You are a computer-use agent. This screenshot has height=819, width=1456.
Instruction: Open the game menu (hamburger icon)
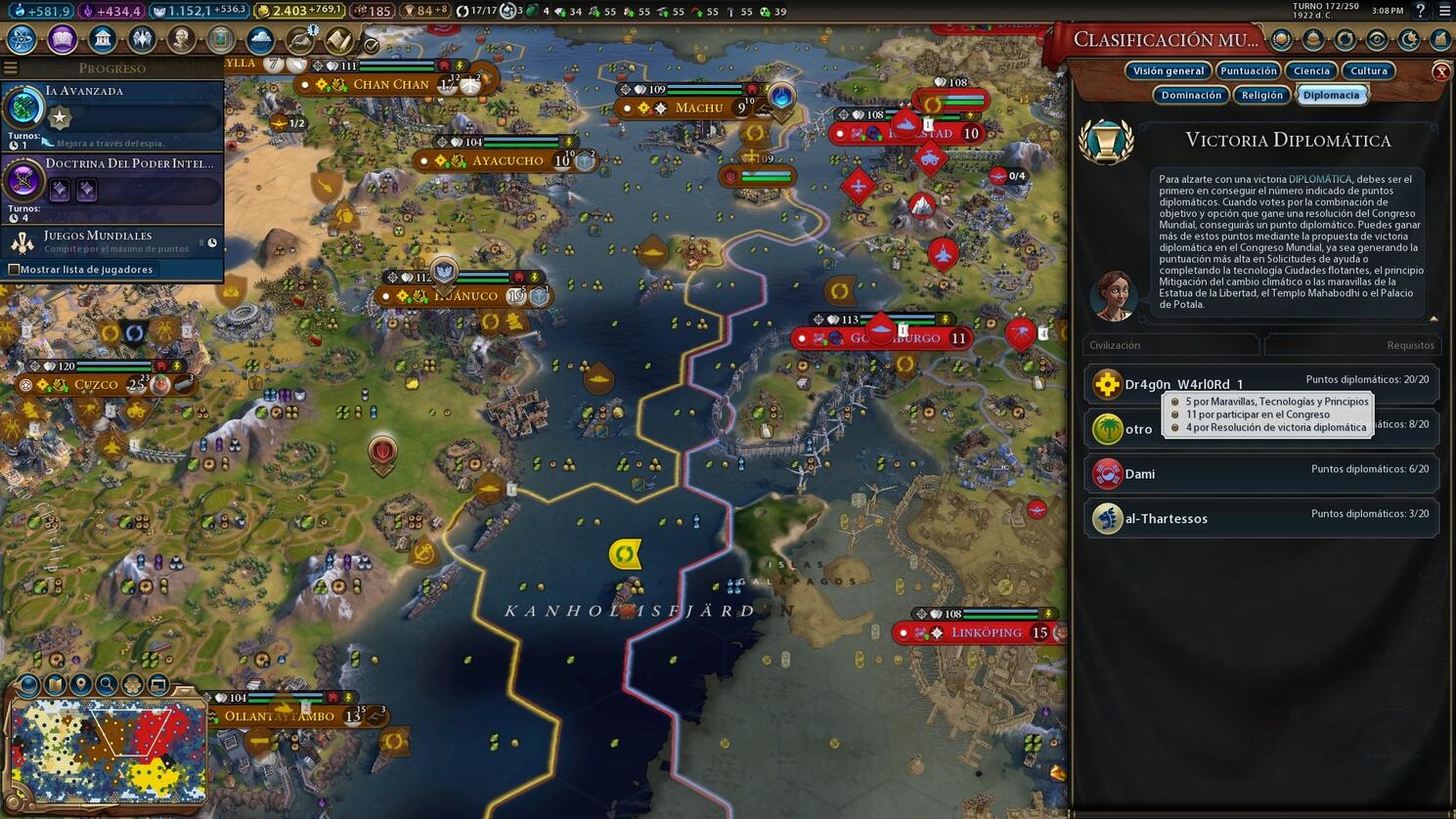1444,12
